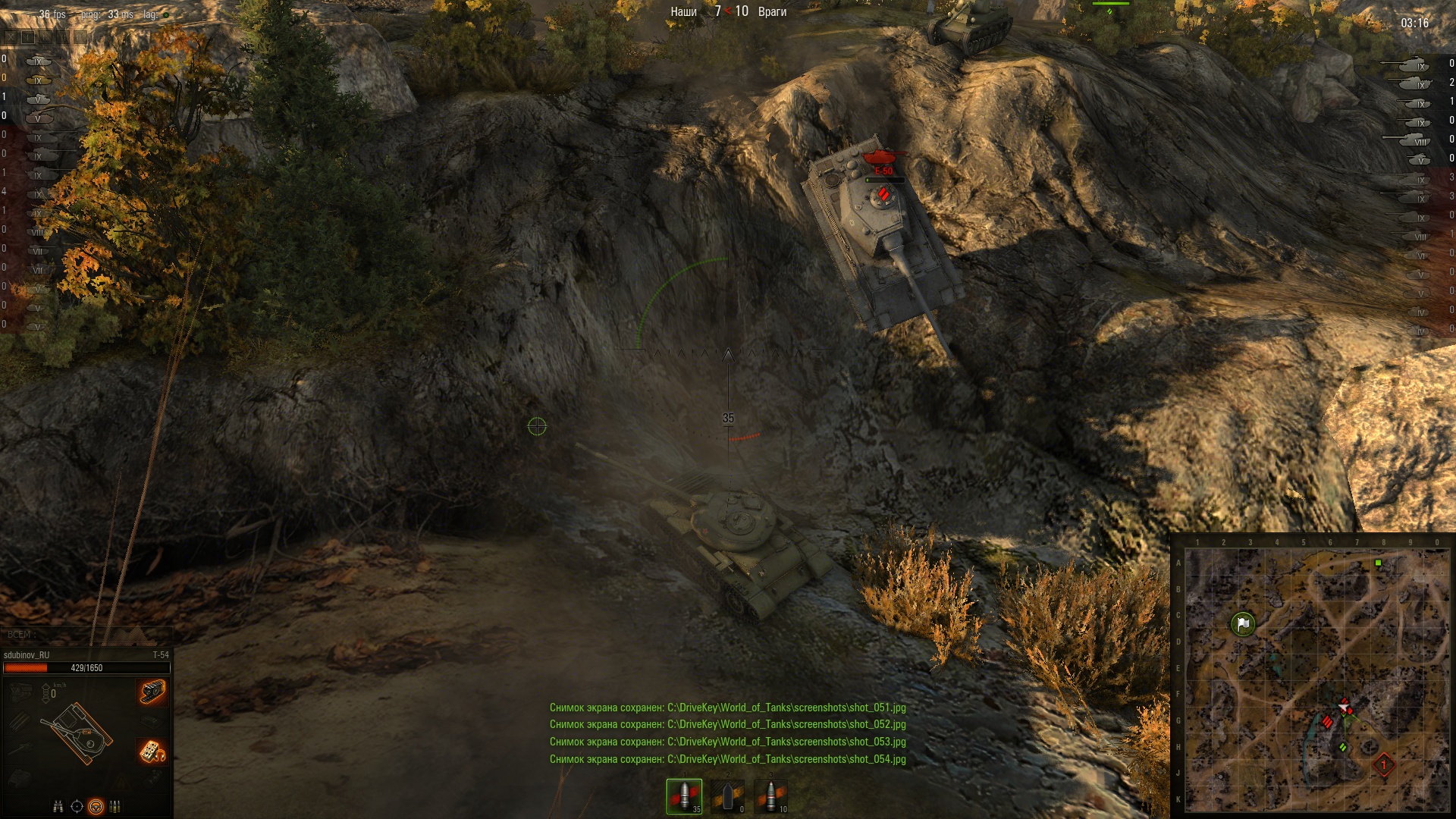This screenshot has height=819, width=1456.
Task: Hide the player list with X button
Action: tap(9, 36)
